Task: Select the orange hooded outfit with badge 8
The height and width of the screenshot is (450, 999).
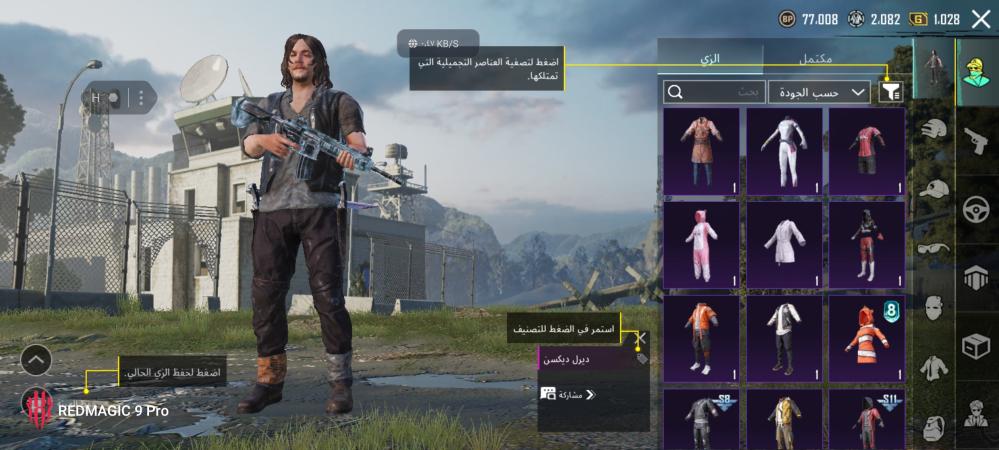Action: point(867,338)
